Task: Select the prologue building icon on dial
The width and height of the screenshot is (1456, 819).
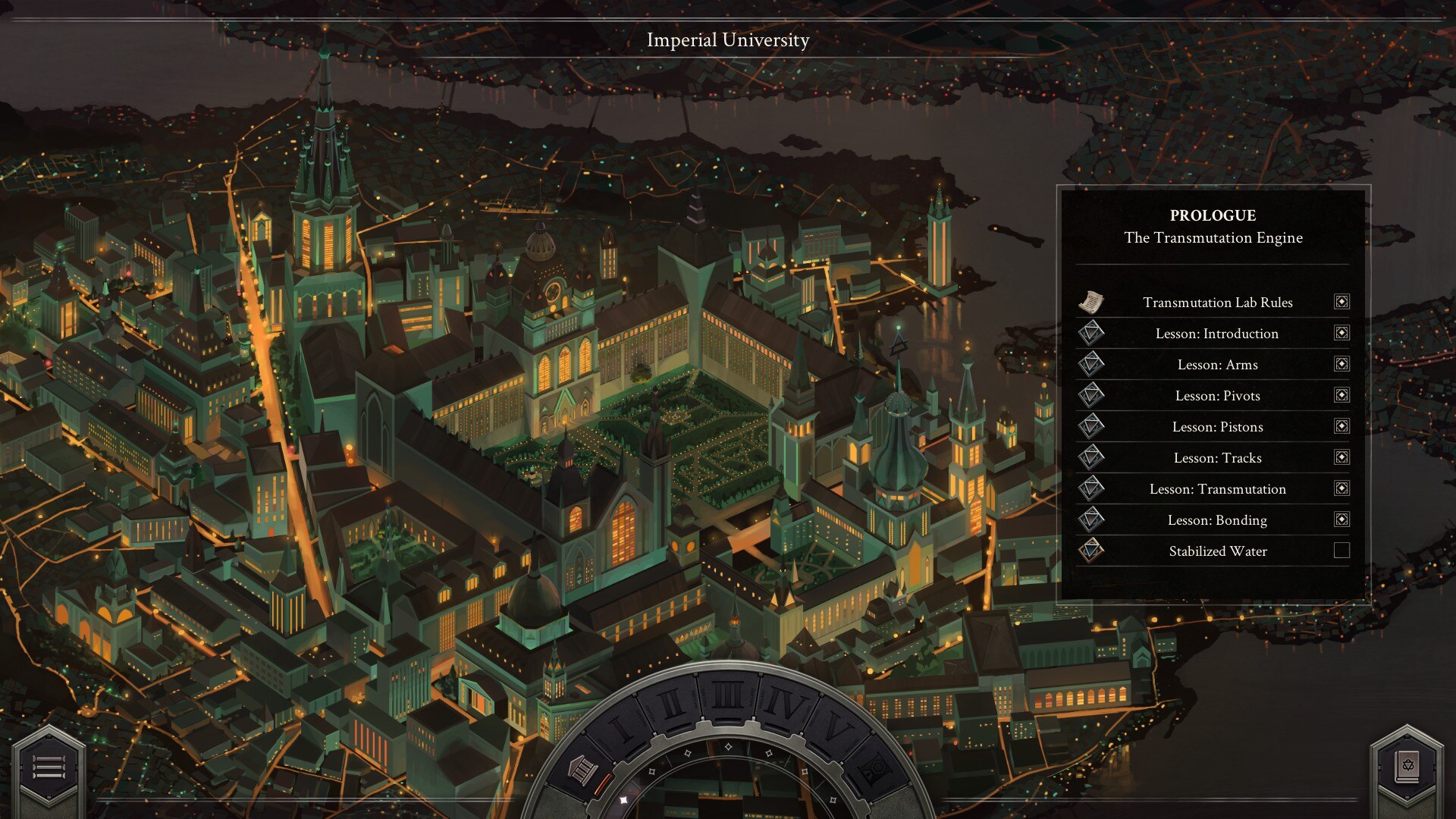Action: coord(582,770)
